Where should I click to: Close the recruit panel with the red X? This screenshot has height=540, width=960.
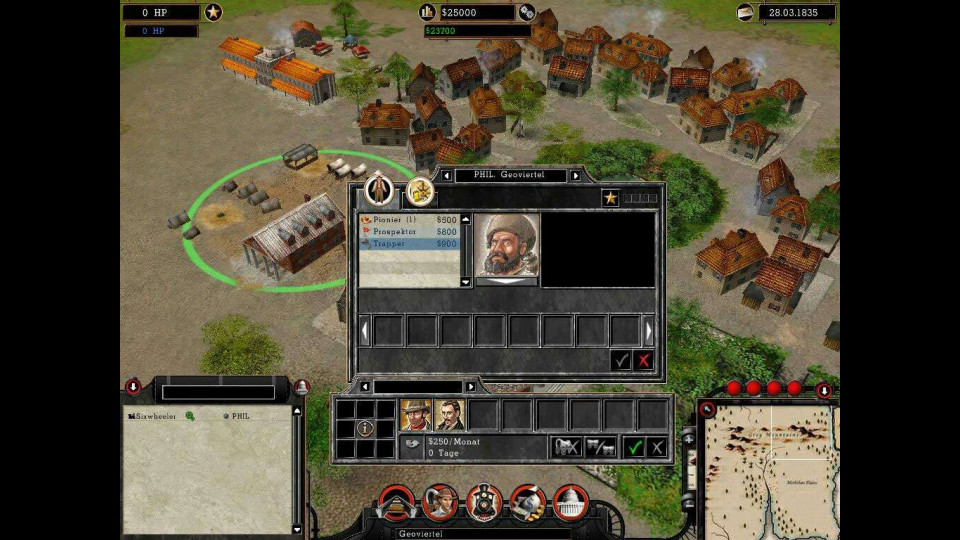coord(644,360)
